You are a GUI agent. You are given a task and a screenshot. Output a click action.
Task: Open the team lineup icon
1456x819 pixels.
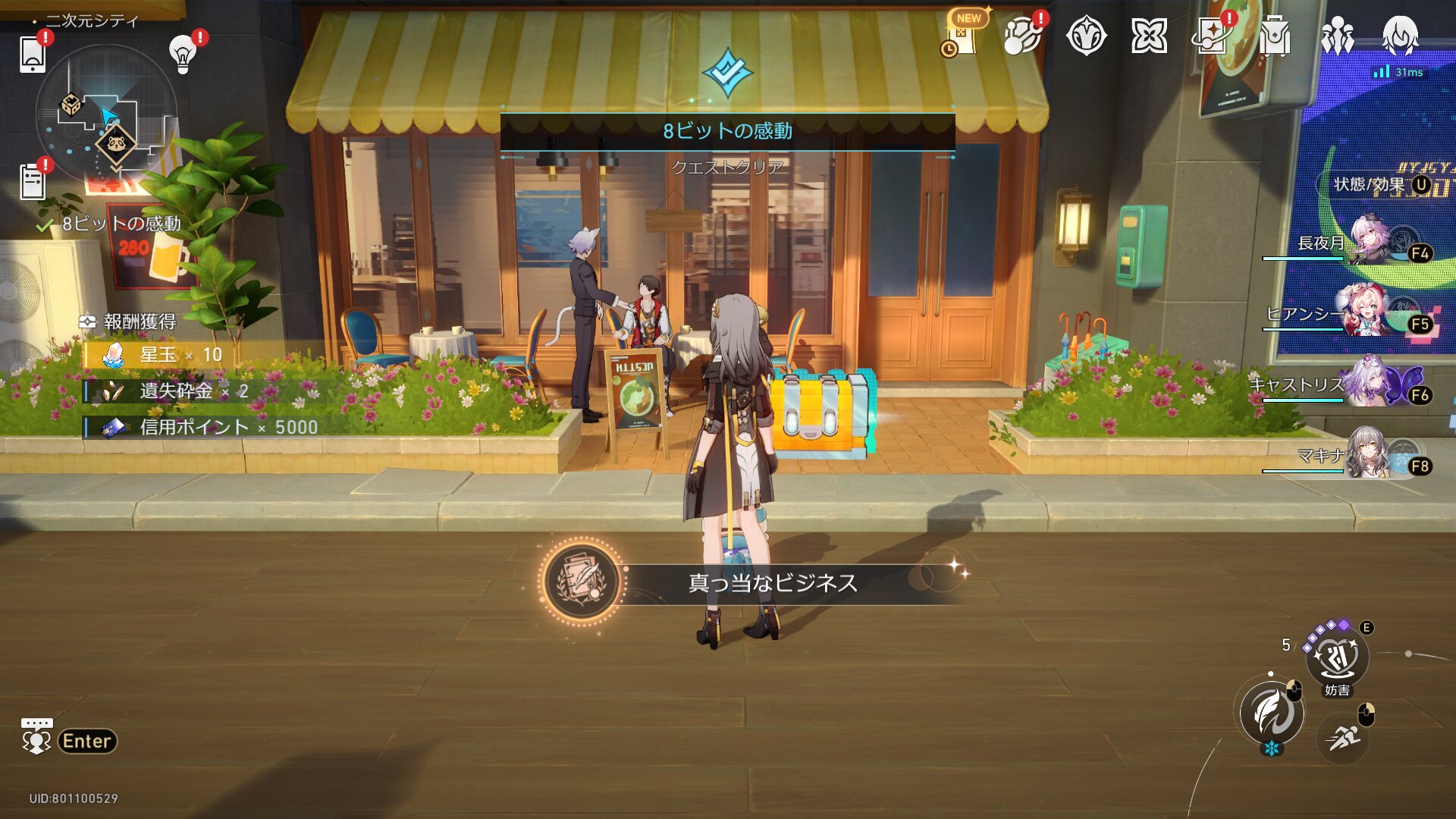tap(1337, 36)
